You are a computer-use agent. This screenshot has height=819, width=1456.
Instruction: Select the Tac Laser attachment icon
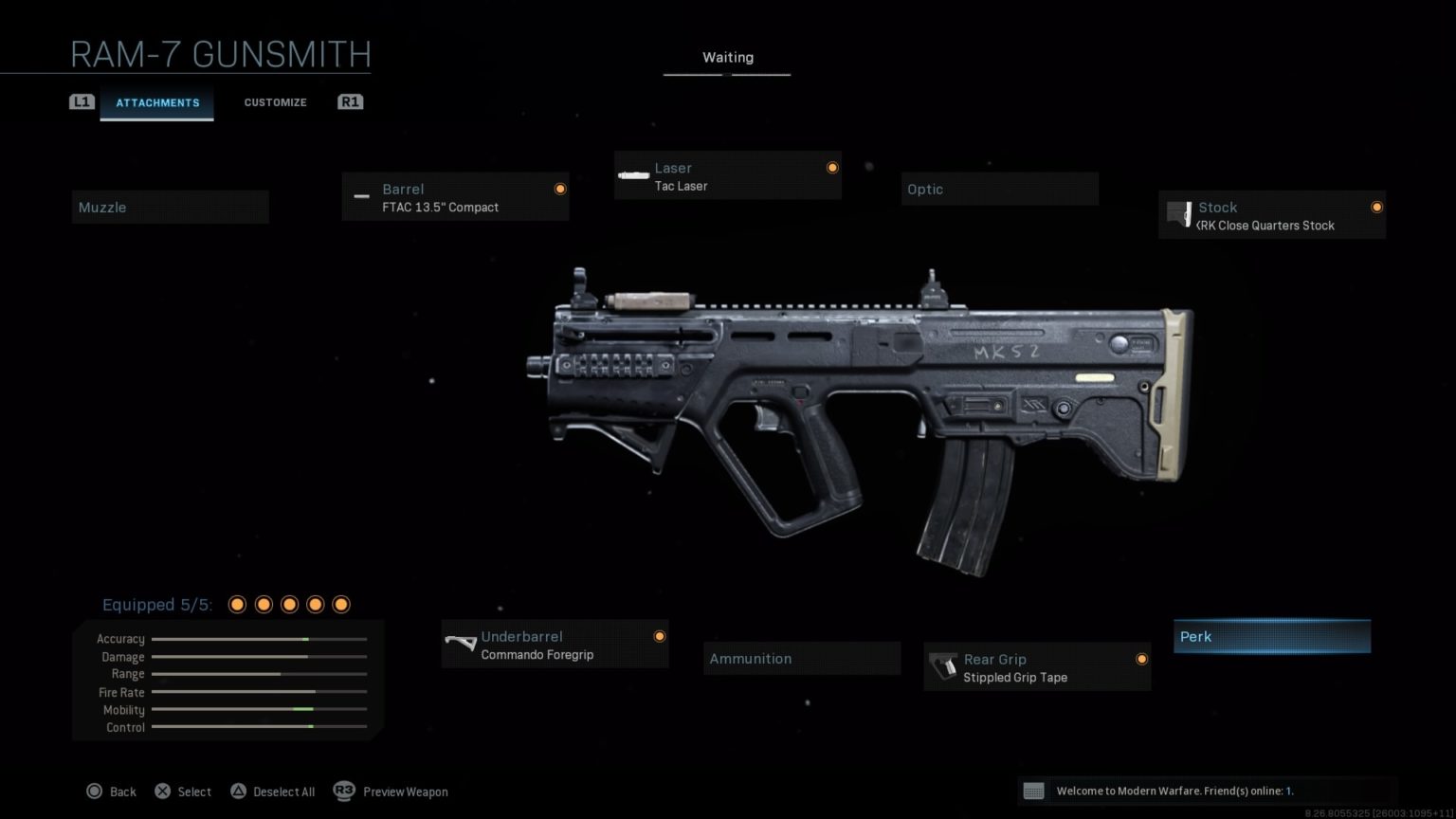632,175
